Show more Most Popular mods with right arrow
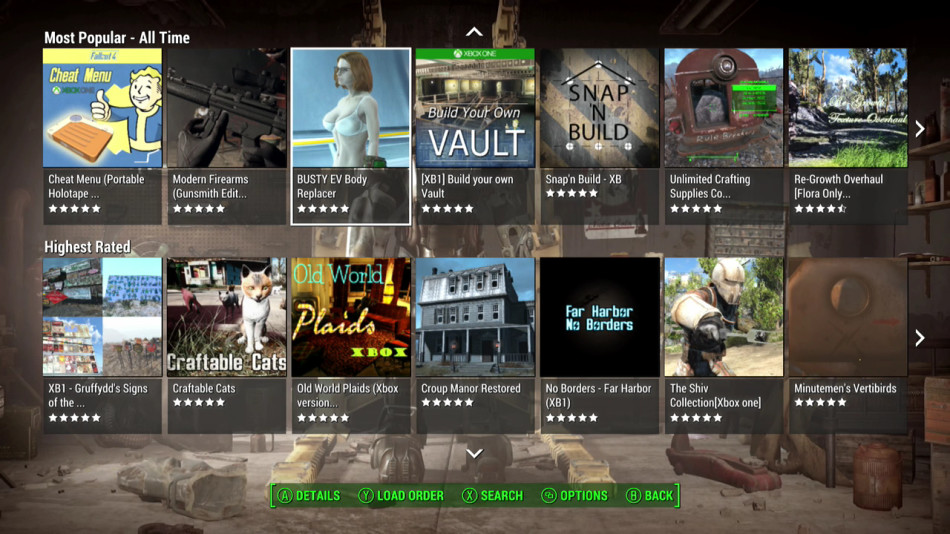The height and width of the screenshot is (534, 950). point(920,129)
